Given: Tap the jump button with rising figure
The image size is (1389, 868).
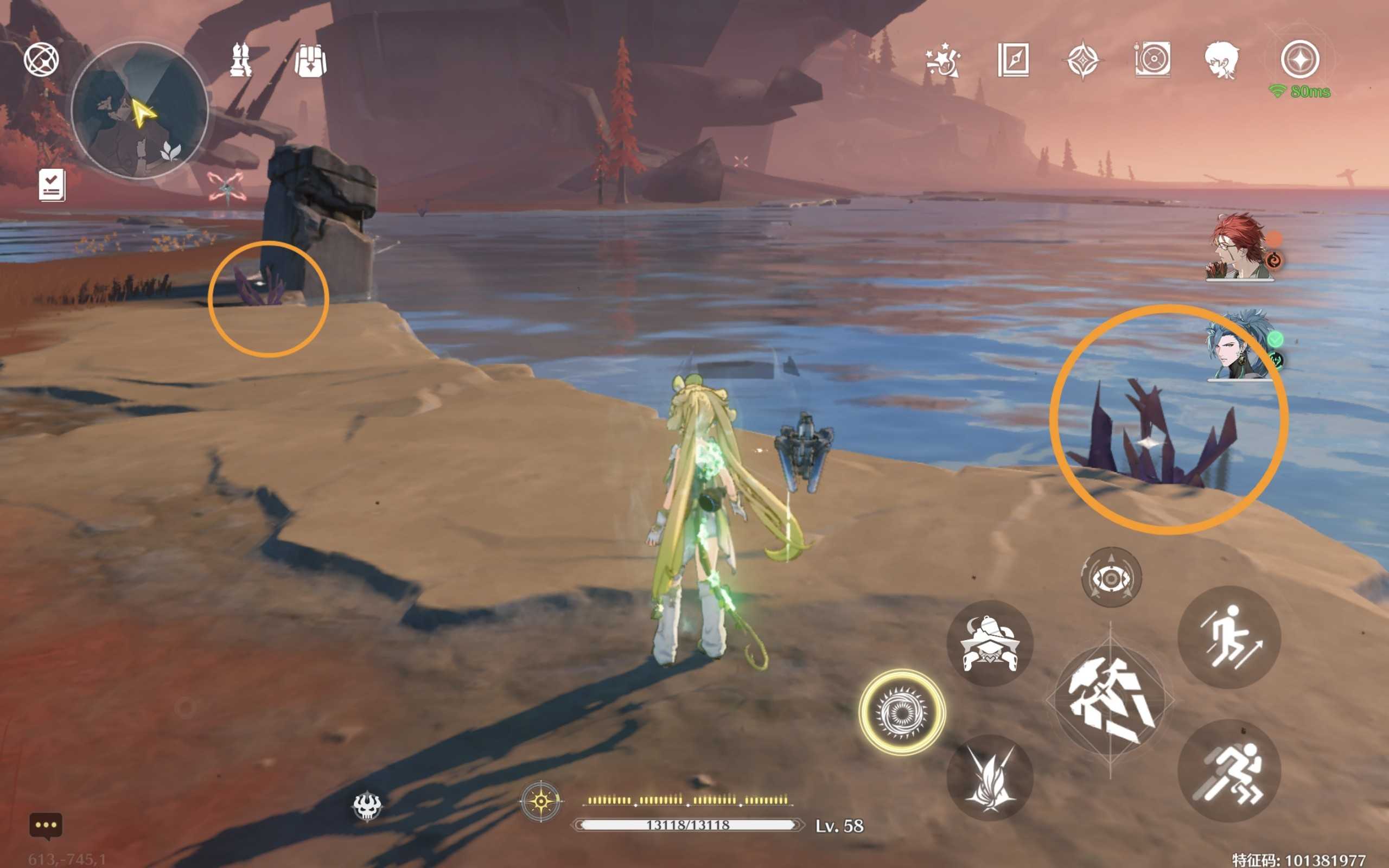Looking at the screenshot, I should point(1229,637).
